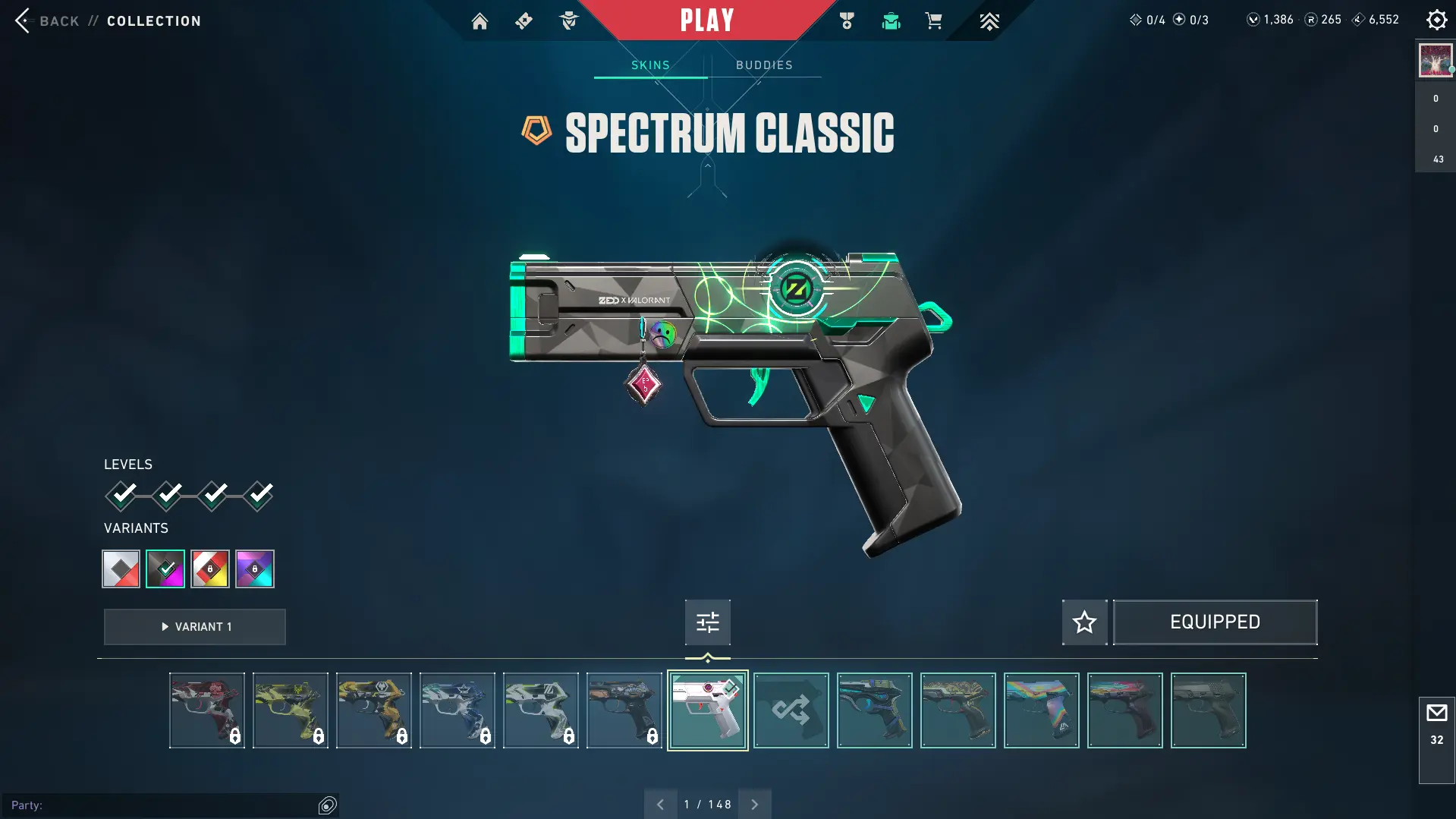Open the player profile avatar
Image resolution: width=1456 pixels, height=819 pixels.
pyautogui.click(x=1435, y=61)
